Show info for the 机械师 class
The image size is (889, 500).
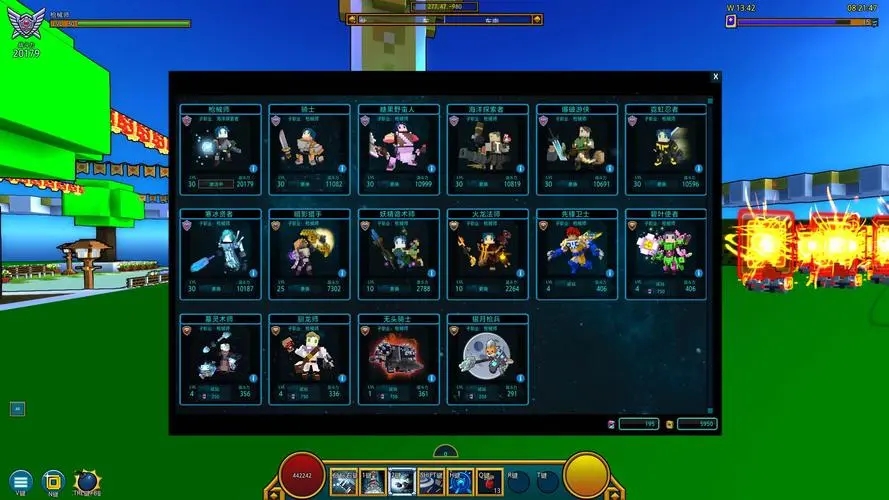tap(254, 169)
